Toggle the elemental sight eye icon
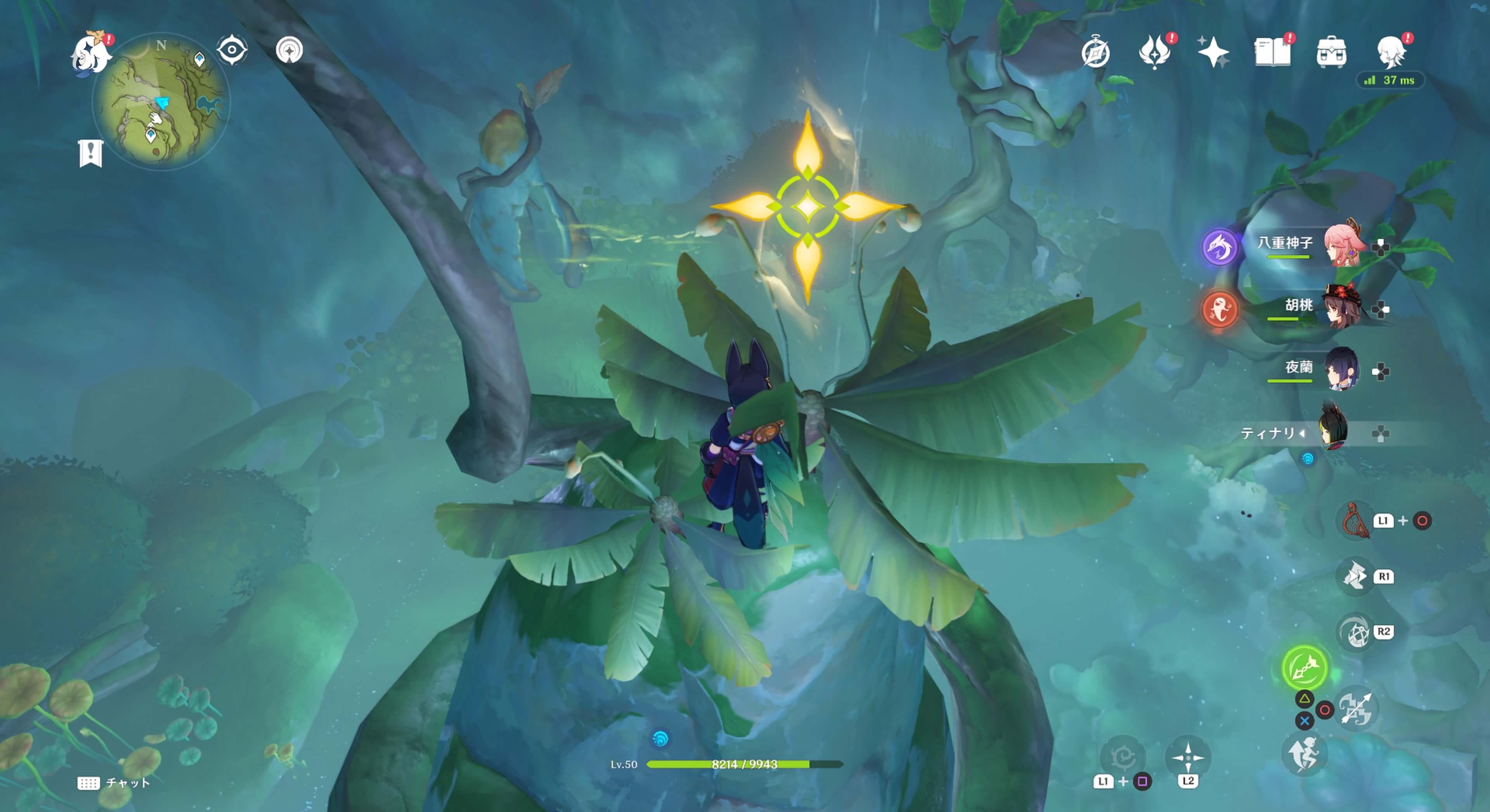 [232, 50]
